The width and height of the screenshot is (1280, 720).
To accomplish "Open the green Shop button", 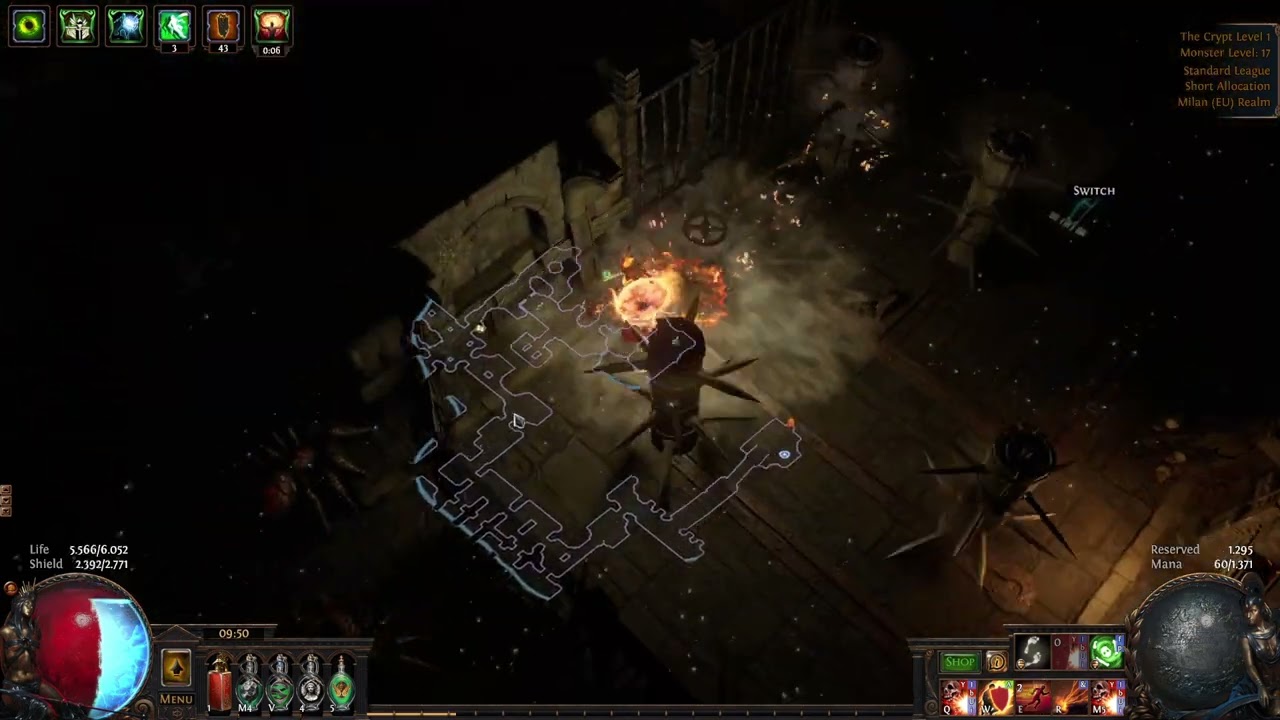I will (959, 662).
